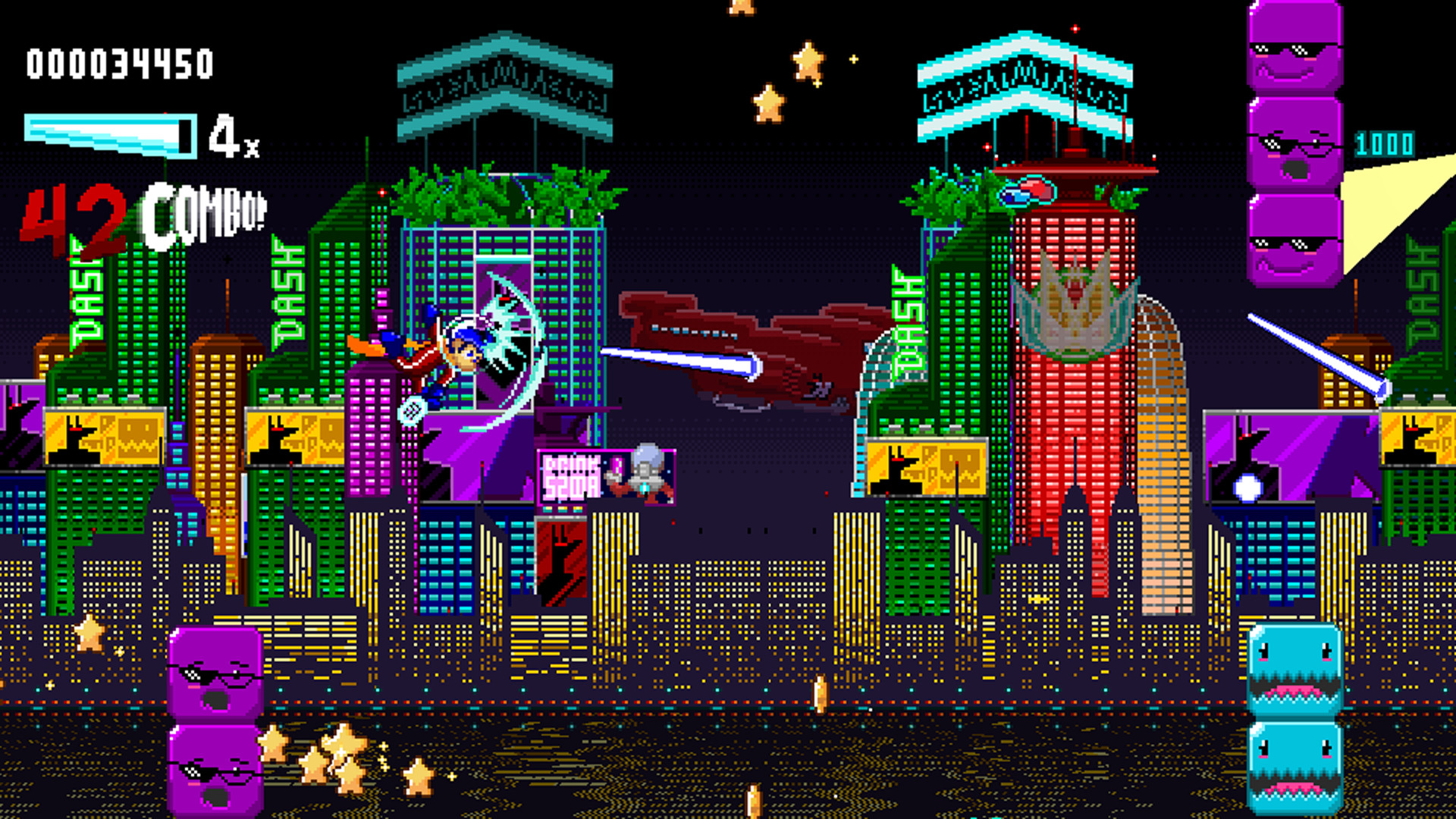The image size is (1456, 819).
Task: Switch to the 42 COMBO counter
Action: (144, 216)
